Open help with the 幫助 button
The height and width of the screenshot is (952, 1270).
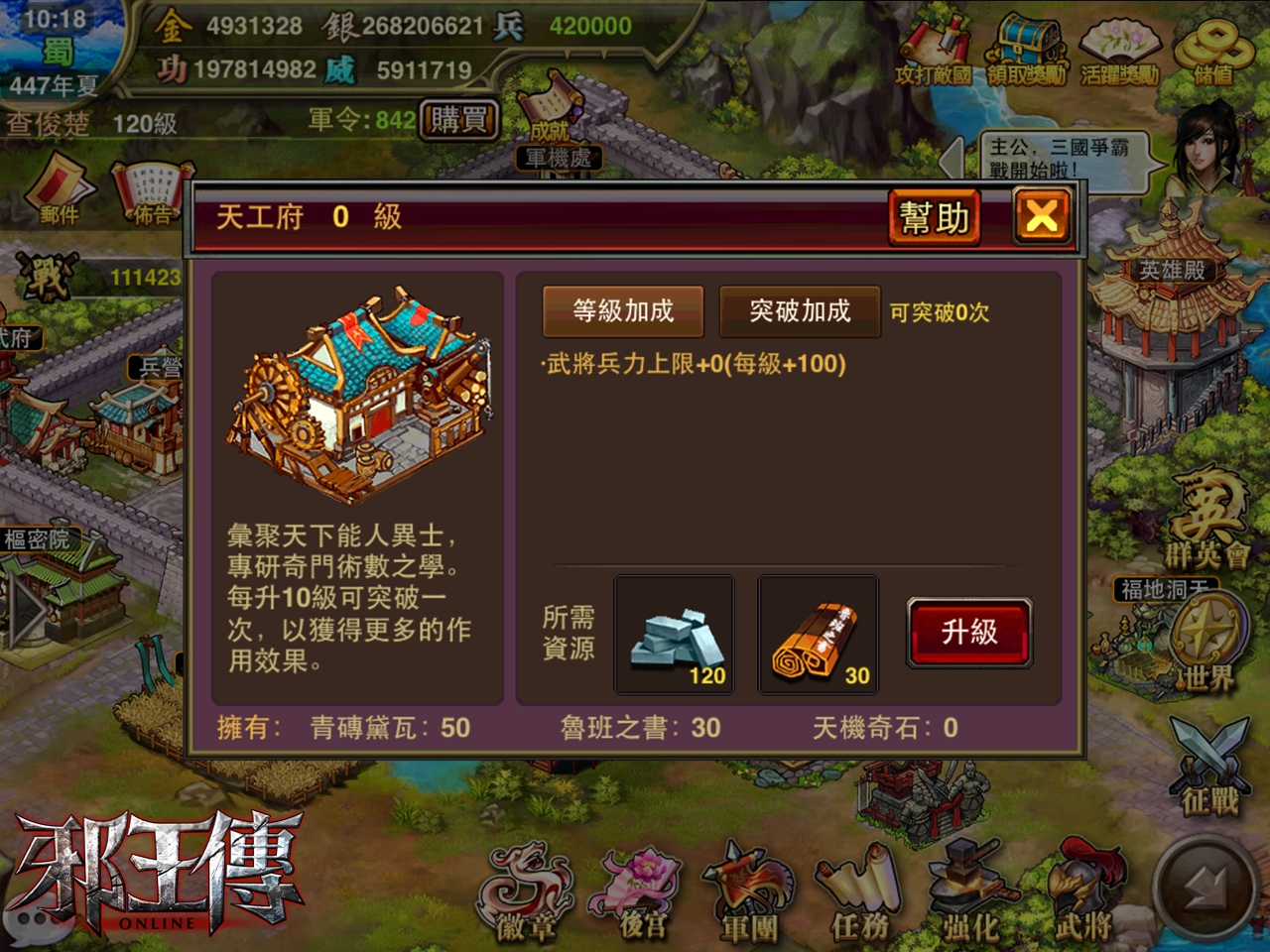[x=935, y=216]
